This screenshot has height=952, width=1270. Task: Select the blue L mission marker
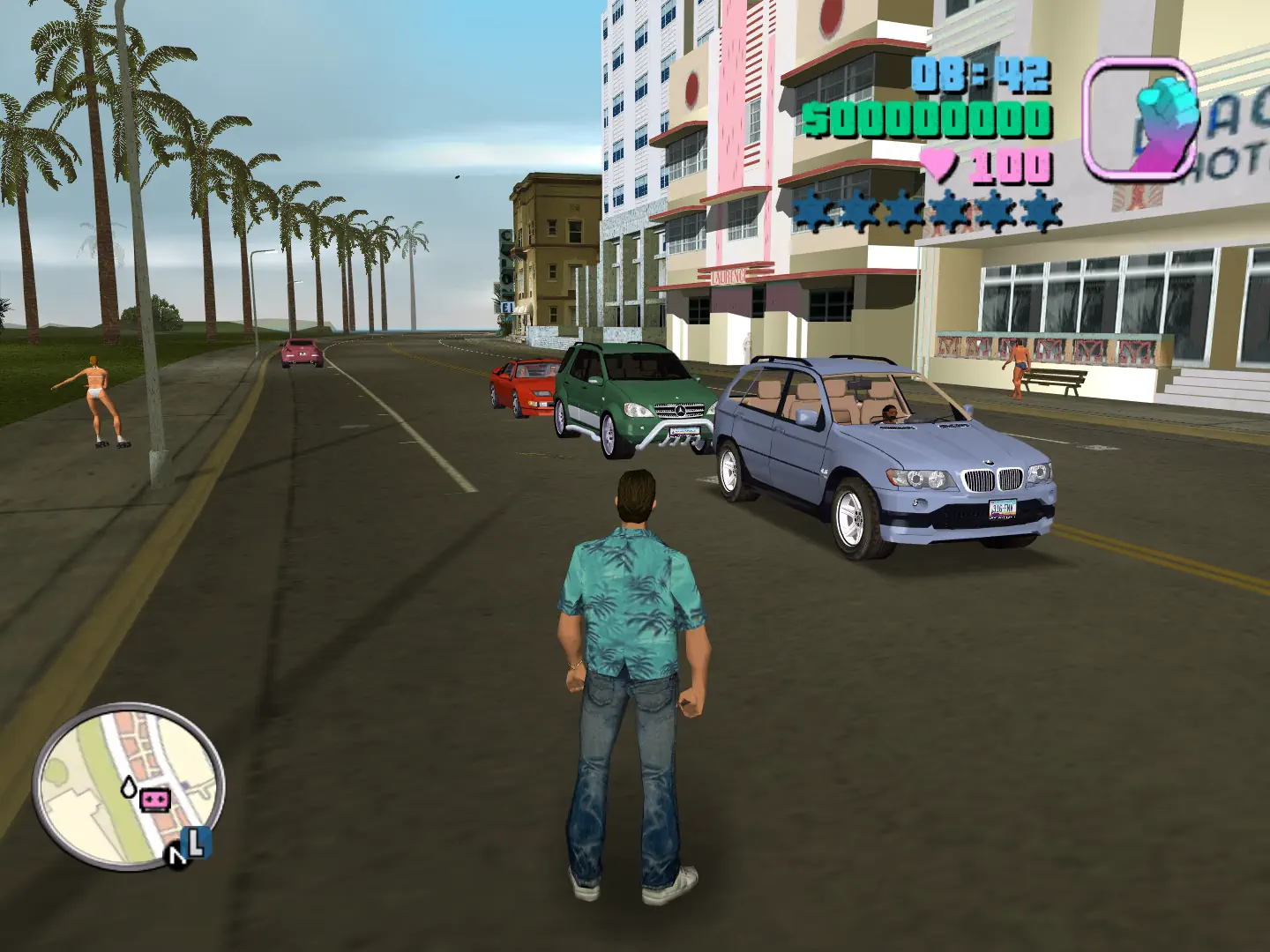coord(197,841)
